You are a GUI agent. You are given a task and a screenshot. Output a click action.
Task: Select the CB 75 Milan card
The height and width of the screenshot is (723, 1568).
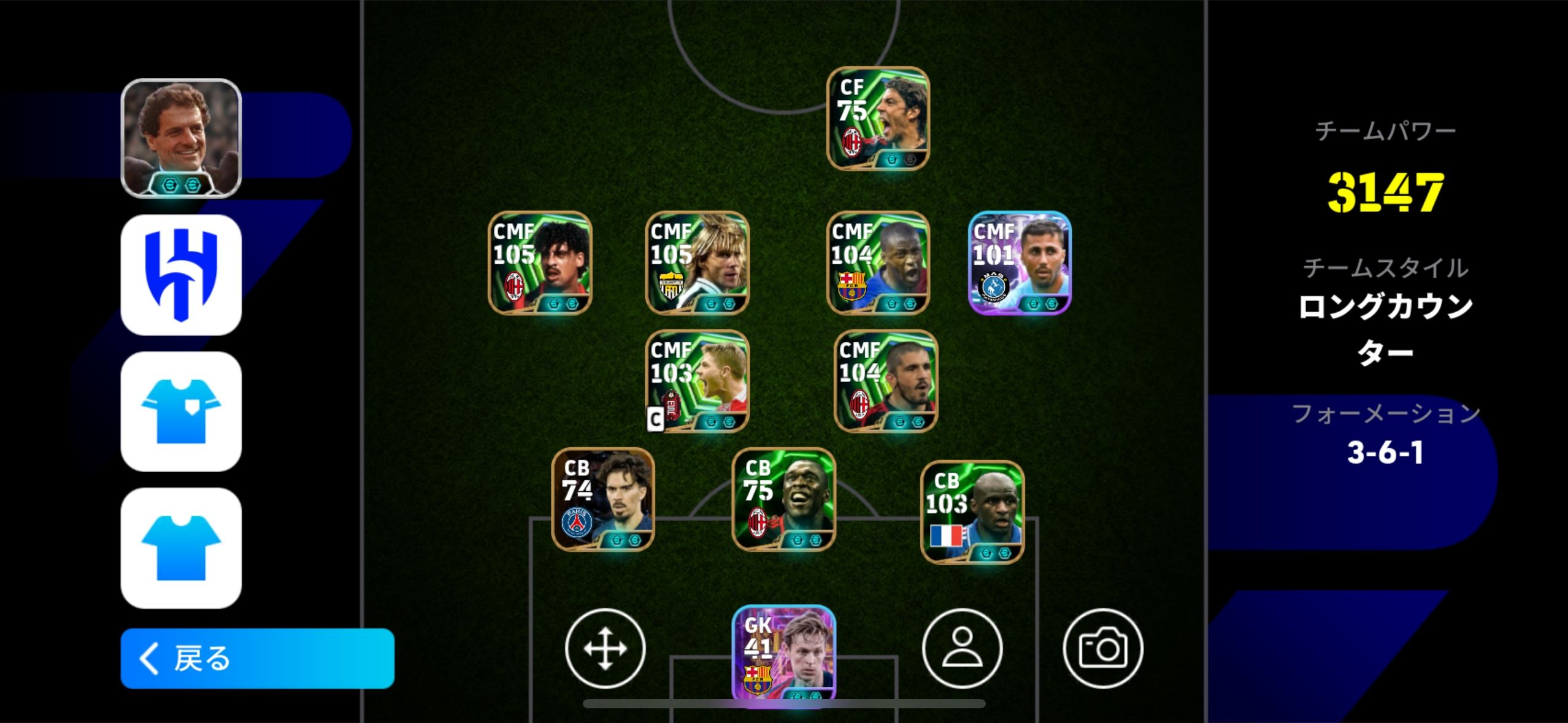(x=784, y=499)
